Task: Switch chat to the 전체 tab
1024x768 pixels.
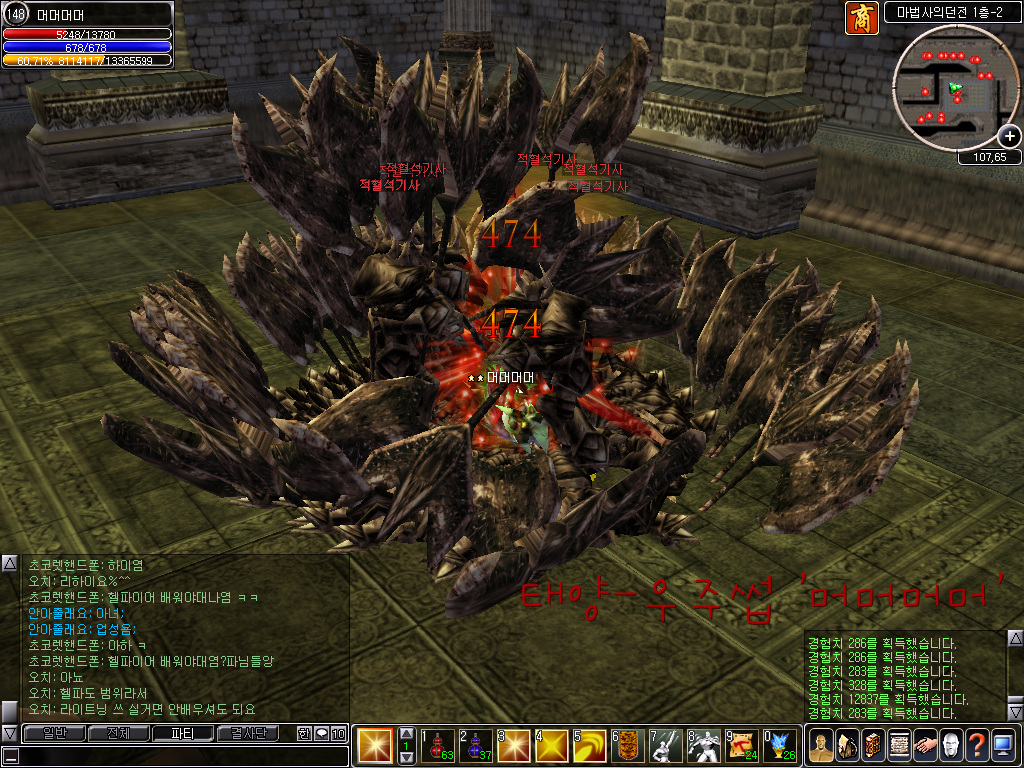Action: click(x=118, y=733)
